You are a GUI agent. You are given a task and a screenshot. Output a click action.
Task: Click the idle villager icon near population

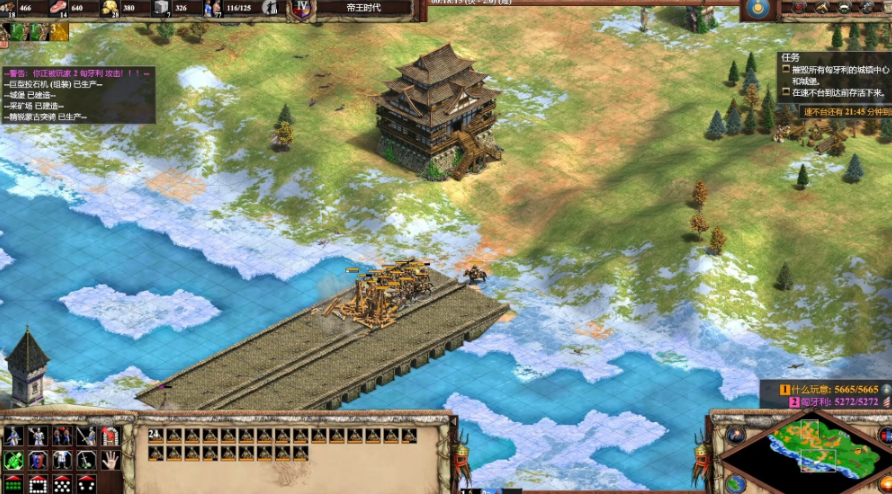point(270,9)
